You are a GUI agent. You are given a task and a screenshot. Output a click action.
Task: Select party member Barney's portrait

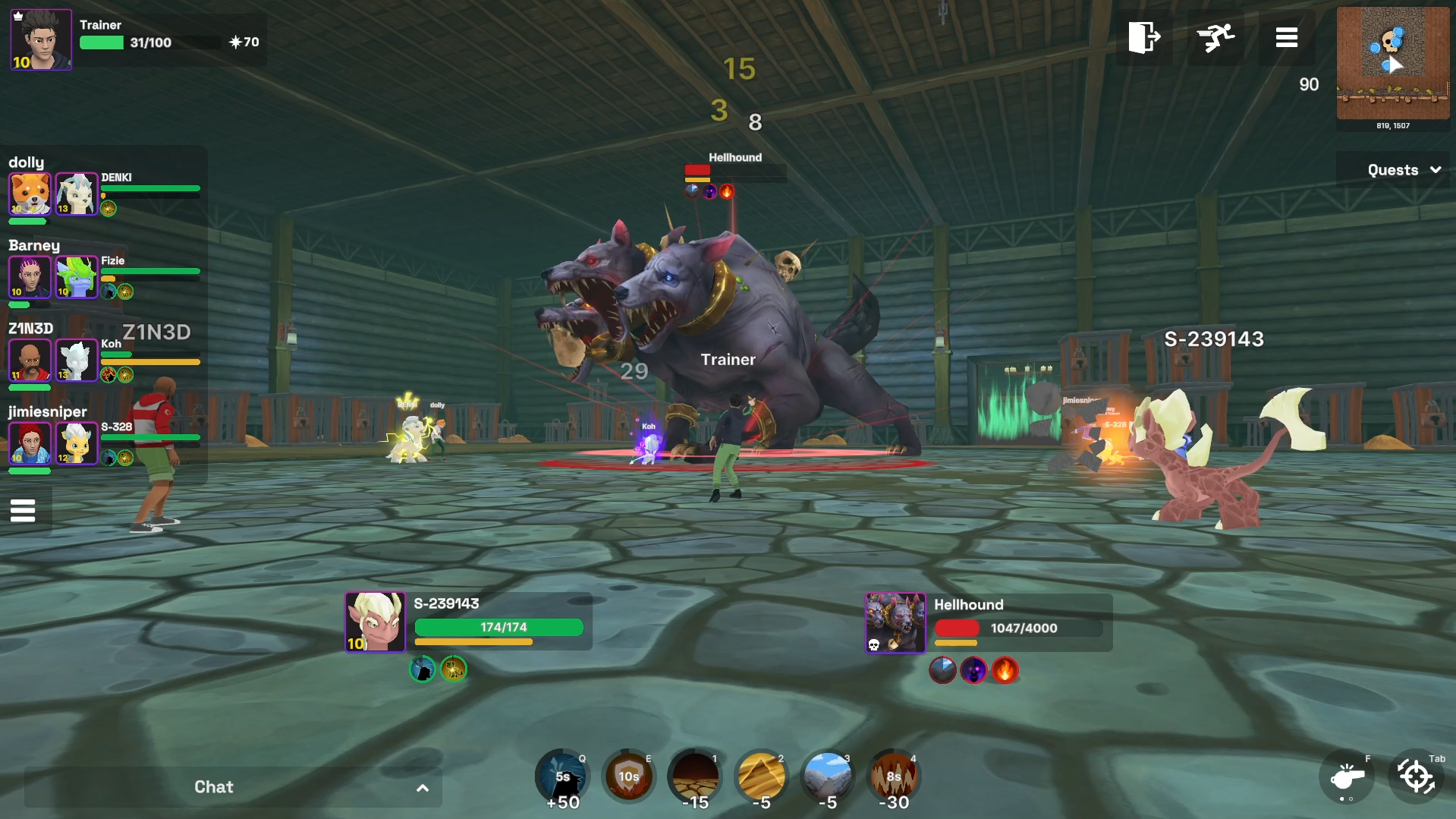coord(30,277)
